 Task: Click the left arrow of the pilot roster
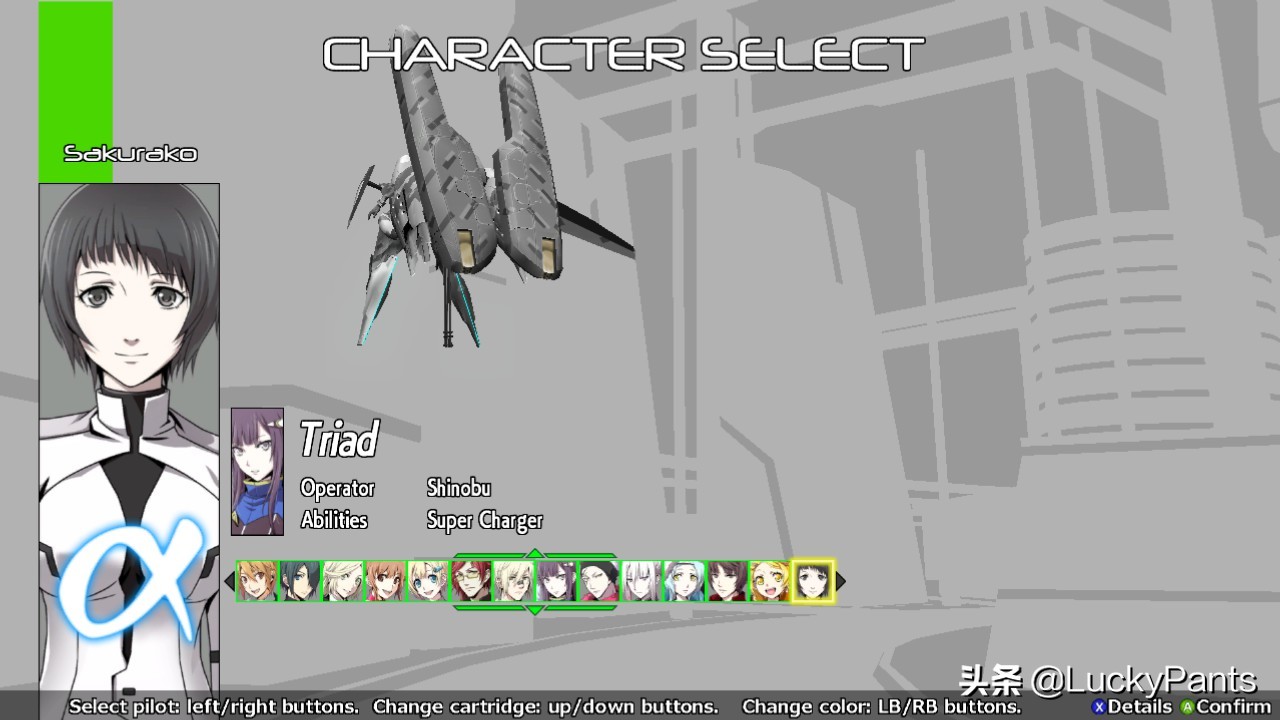click(229, 581)
